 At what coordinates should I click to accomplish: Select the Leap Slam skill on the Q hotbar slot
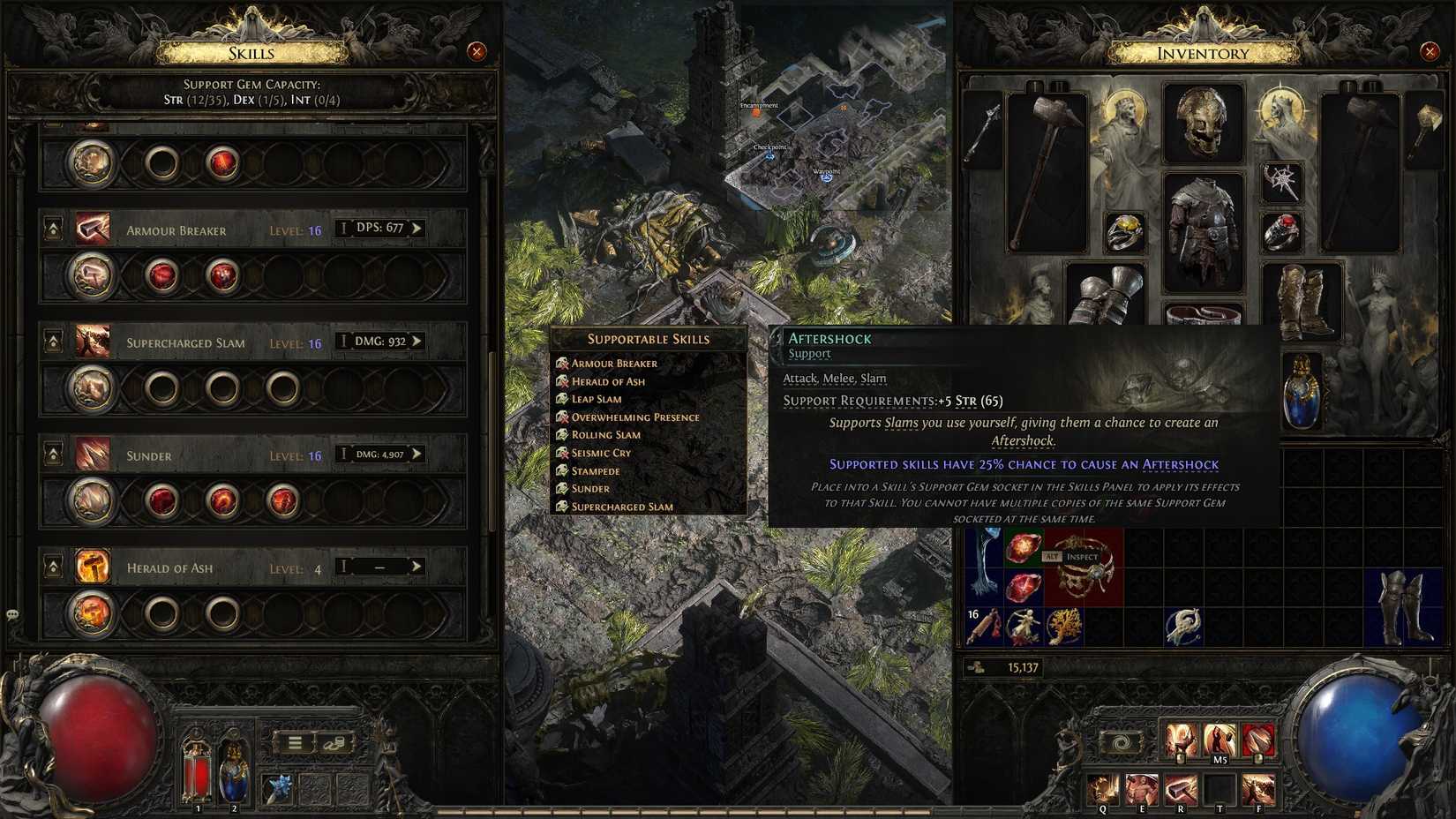point(1101,787)
